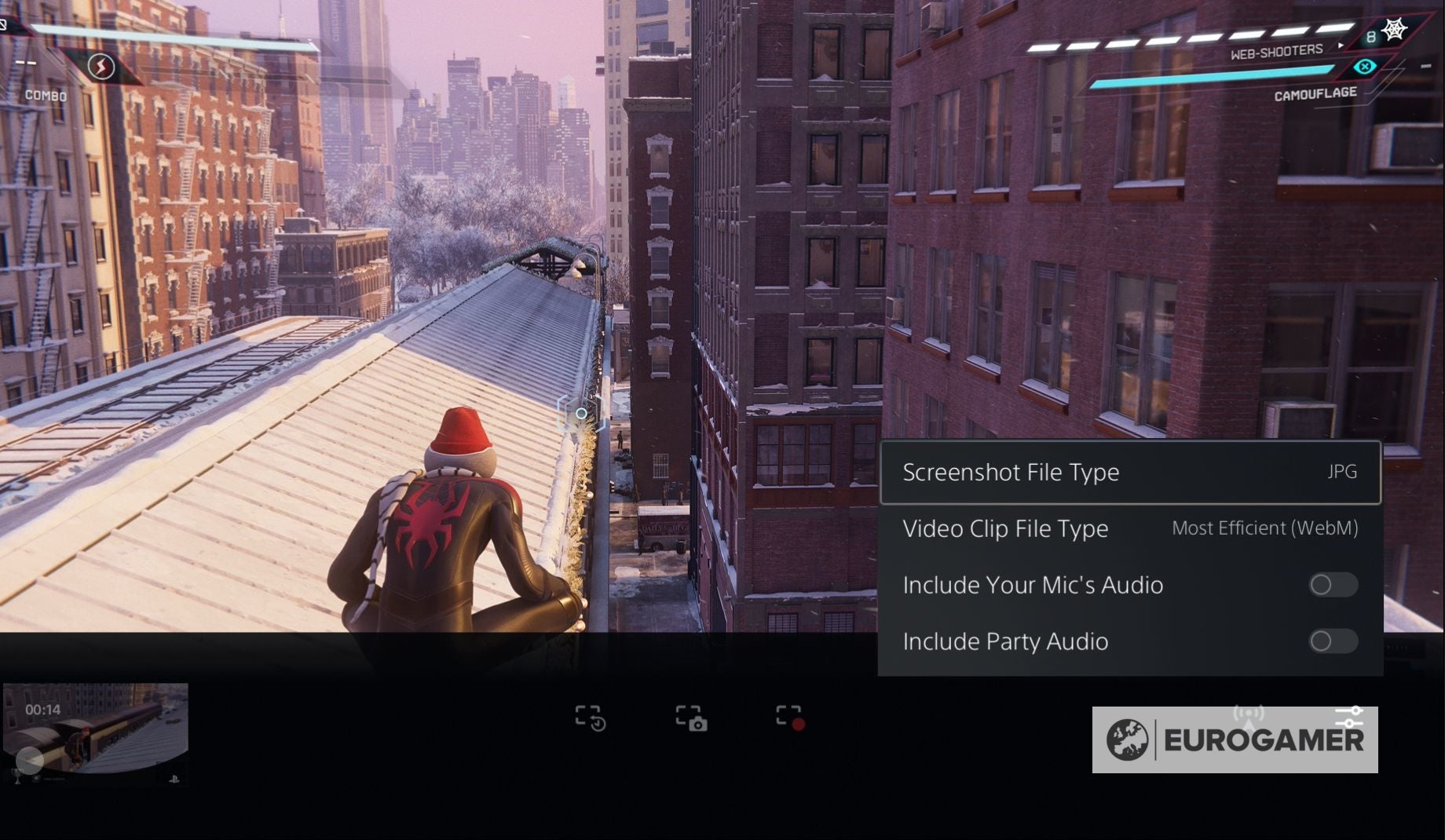
Task: Open the 00:14 recent capture thumbnail
Action: (94, 730)
